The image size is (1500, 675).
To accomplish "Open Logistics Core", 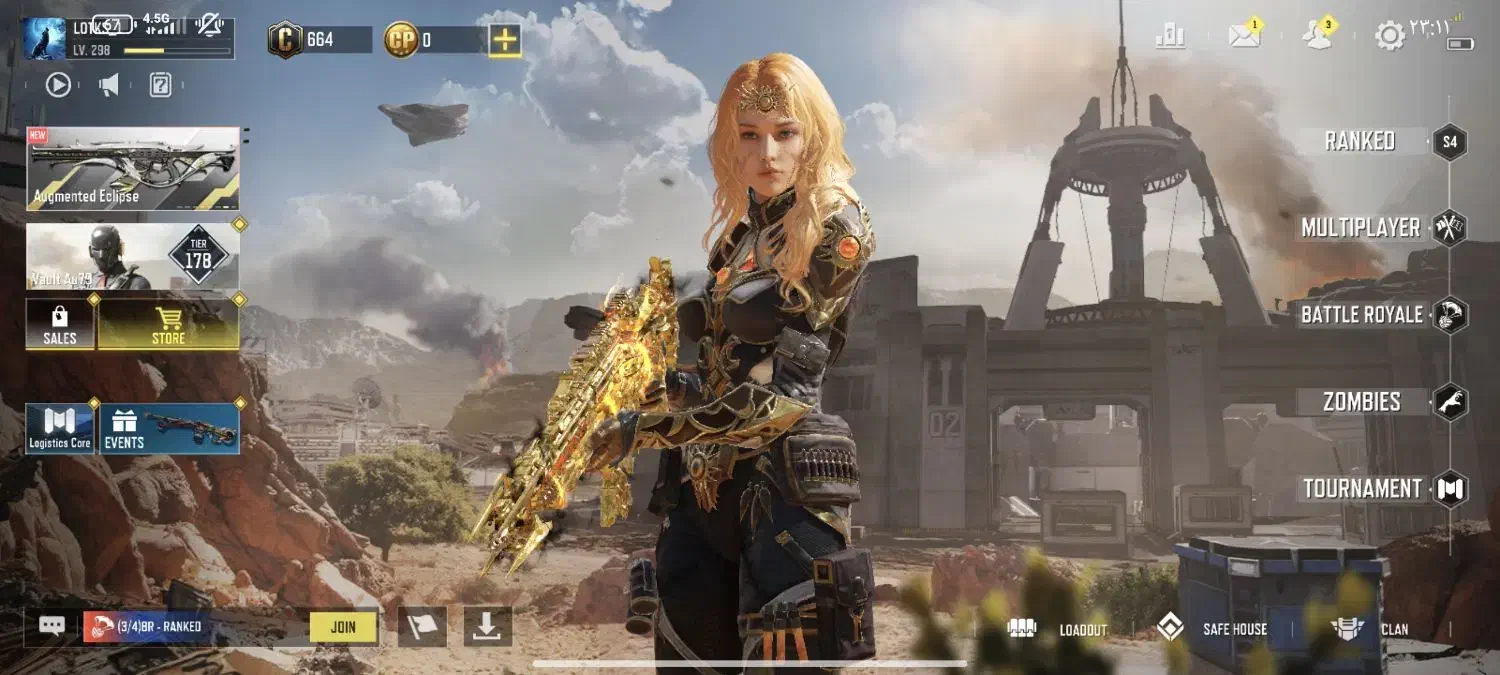I will [60, 429].
